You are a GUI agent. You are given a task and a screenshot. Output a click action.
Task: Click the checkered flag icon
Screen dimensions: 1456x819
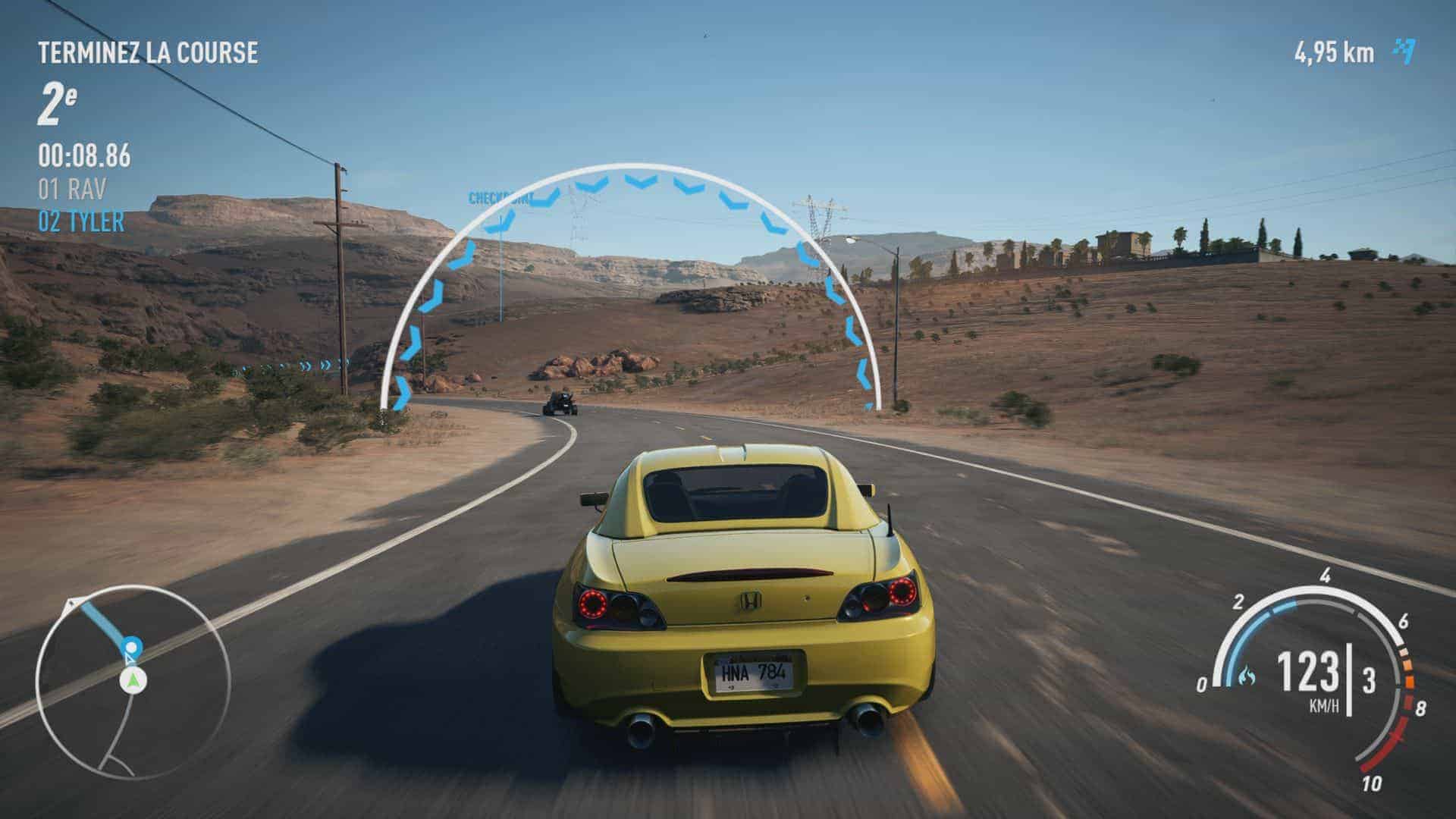(1404, 52)
